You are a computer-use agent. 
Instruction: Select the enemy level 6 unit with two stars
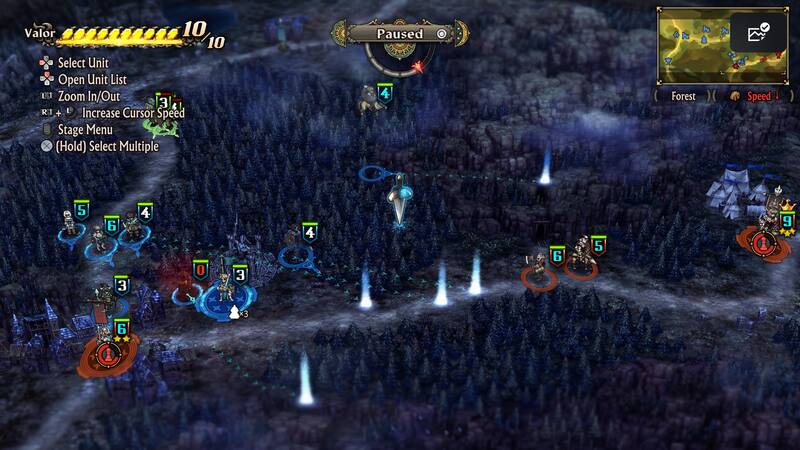point(107,340)
